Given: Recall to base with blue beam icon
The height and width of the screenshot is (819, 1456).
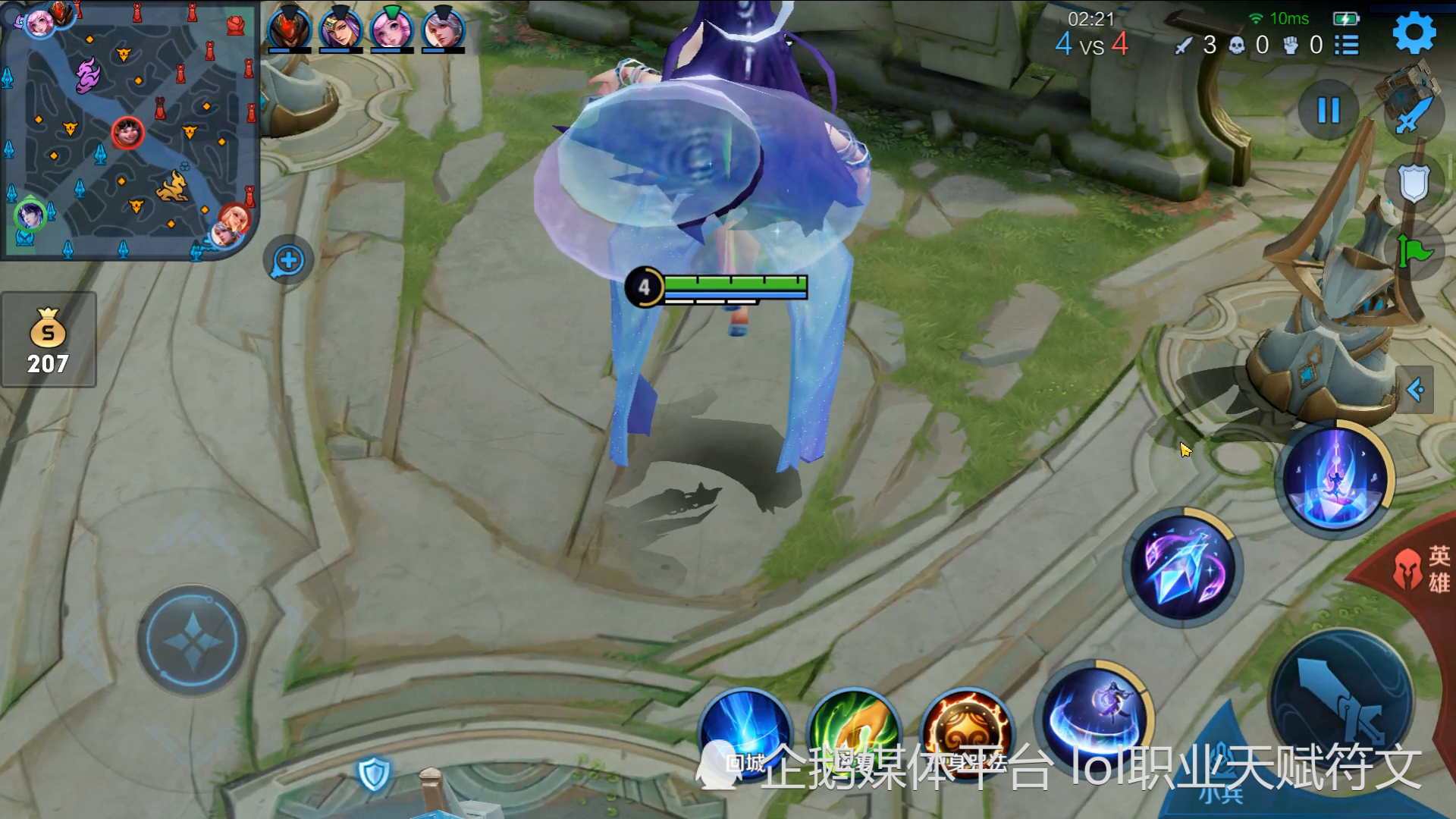Looking at the screenshot, I should (x=745, y=732).
